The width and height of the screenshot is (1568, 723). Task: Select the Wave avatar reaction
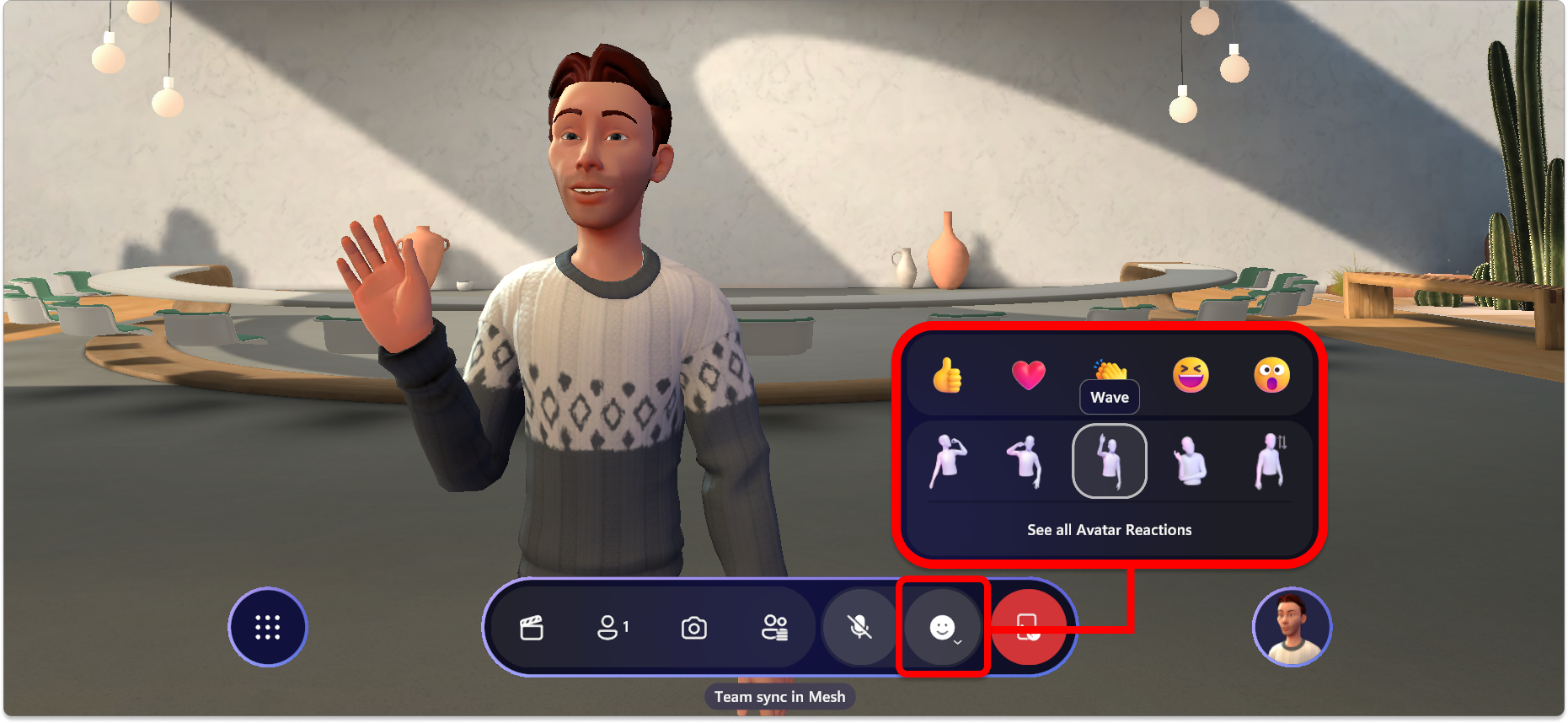(1110, 460)
